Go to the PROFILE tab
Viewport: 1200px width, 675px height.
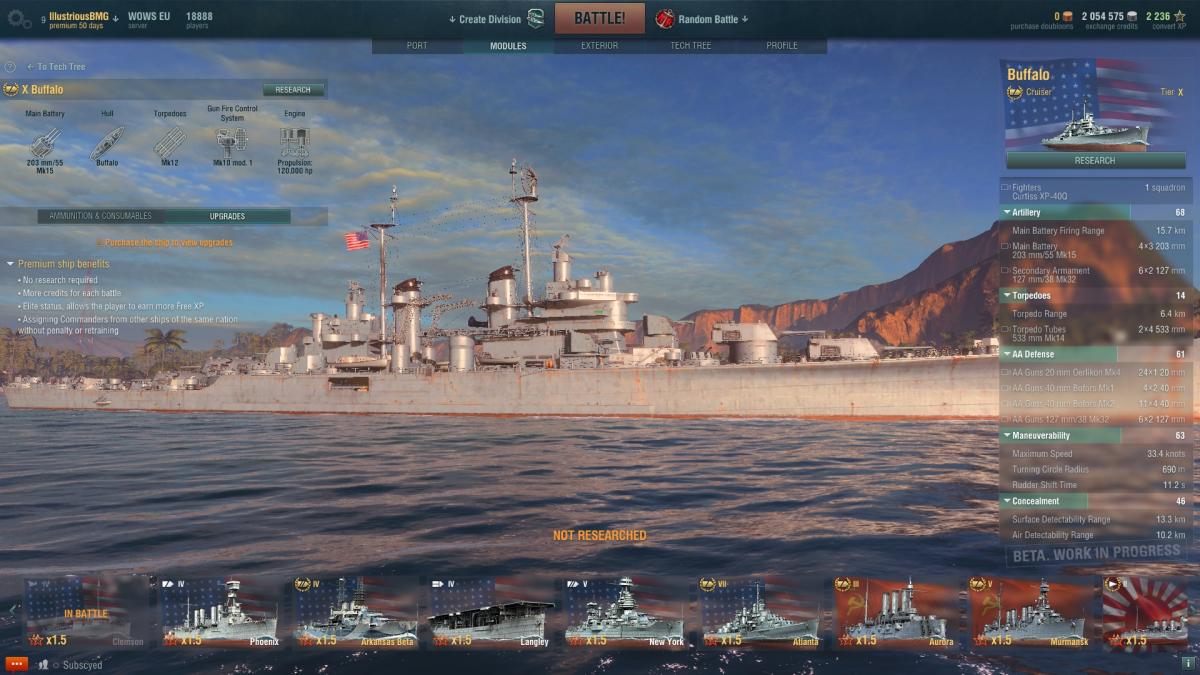click(782, 46)
